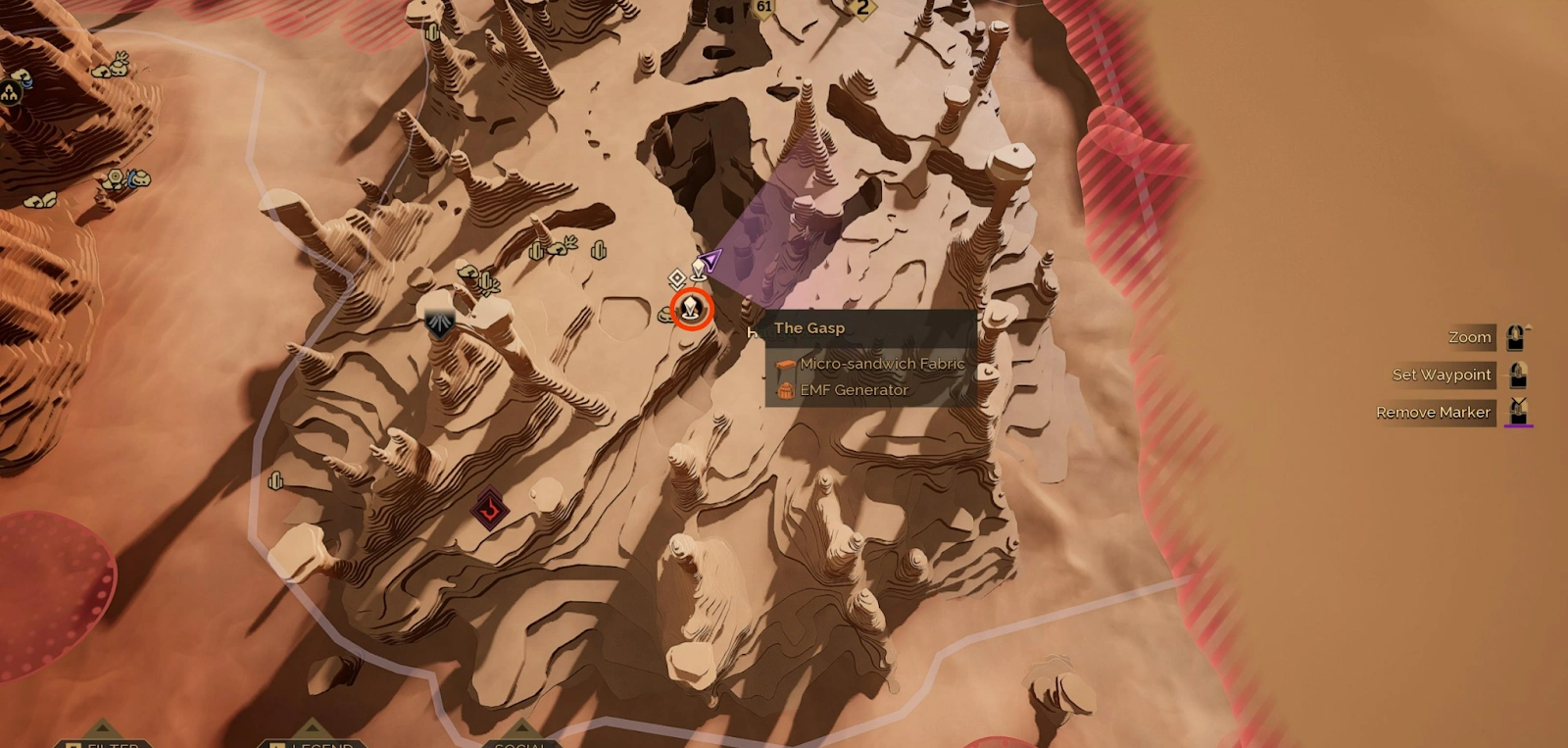
Task: Expand the SOCIAL panel chevron
Action: tap(520, 726)
